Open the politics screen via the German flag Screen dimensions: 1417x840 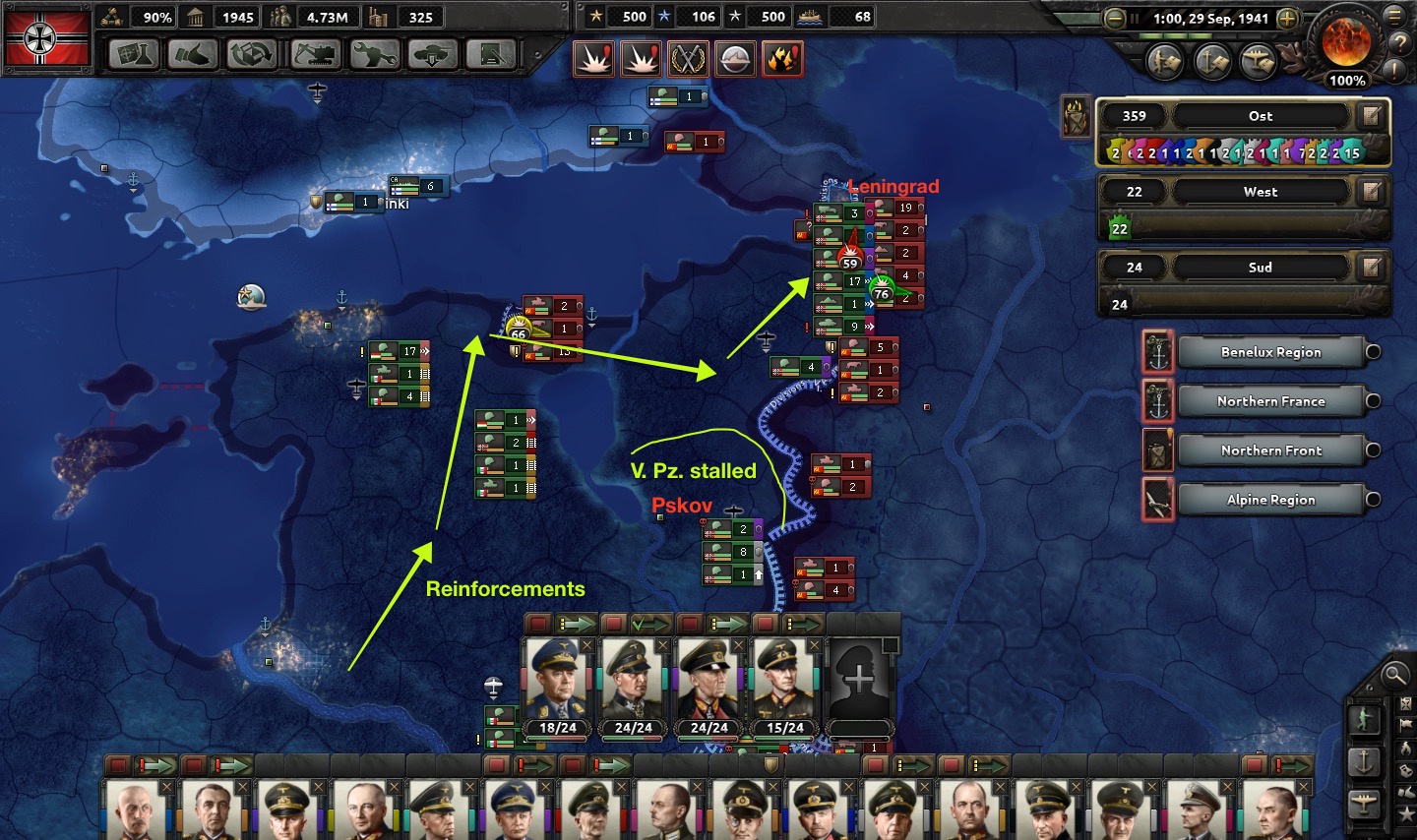47,39
